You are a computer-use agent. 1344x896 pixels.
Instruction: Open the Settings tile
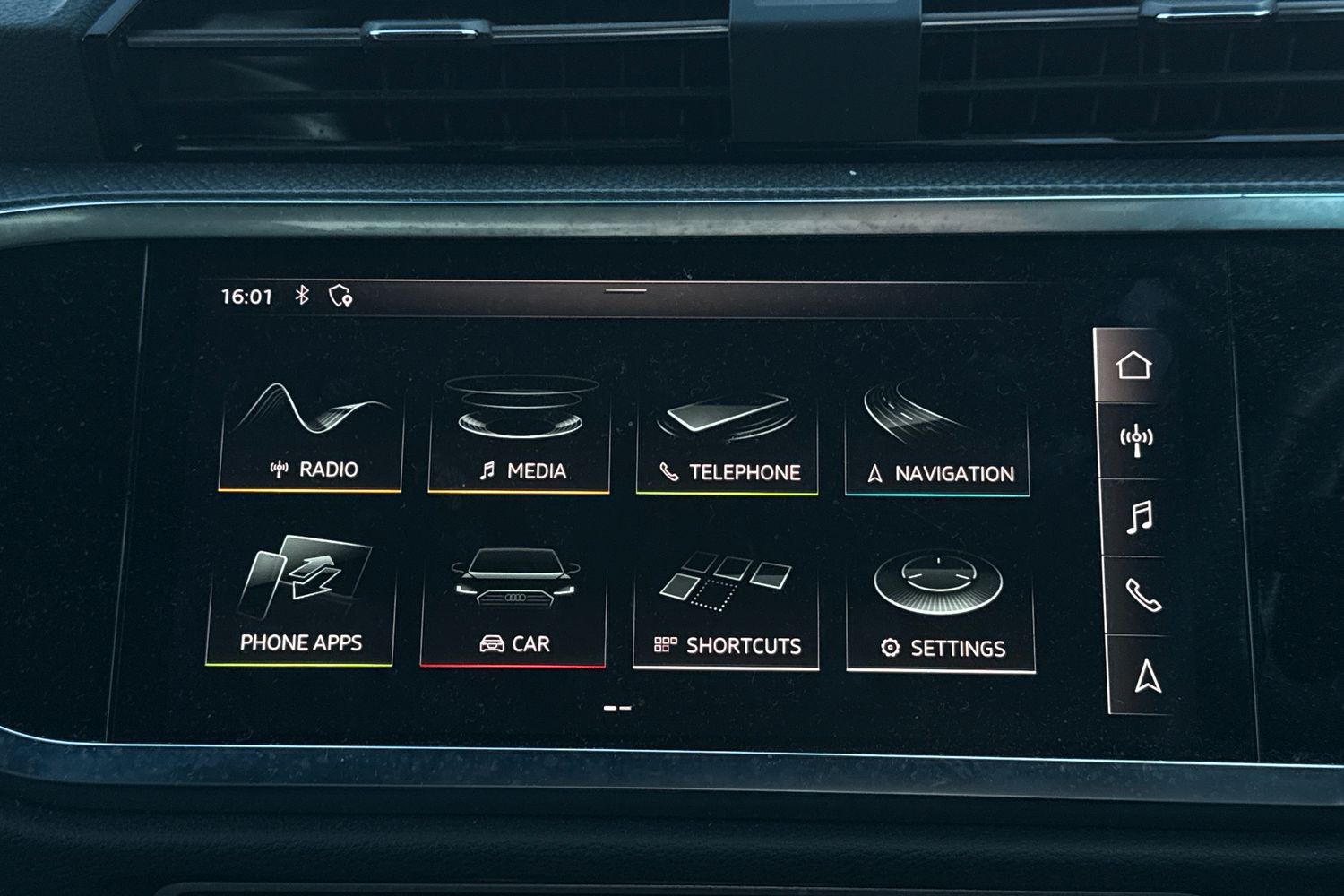(941, 611)
